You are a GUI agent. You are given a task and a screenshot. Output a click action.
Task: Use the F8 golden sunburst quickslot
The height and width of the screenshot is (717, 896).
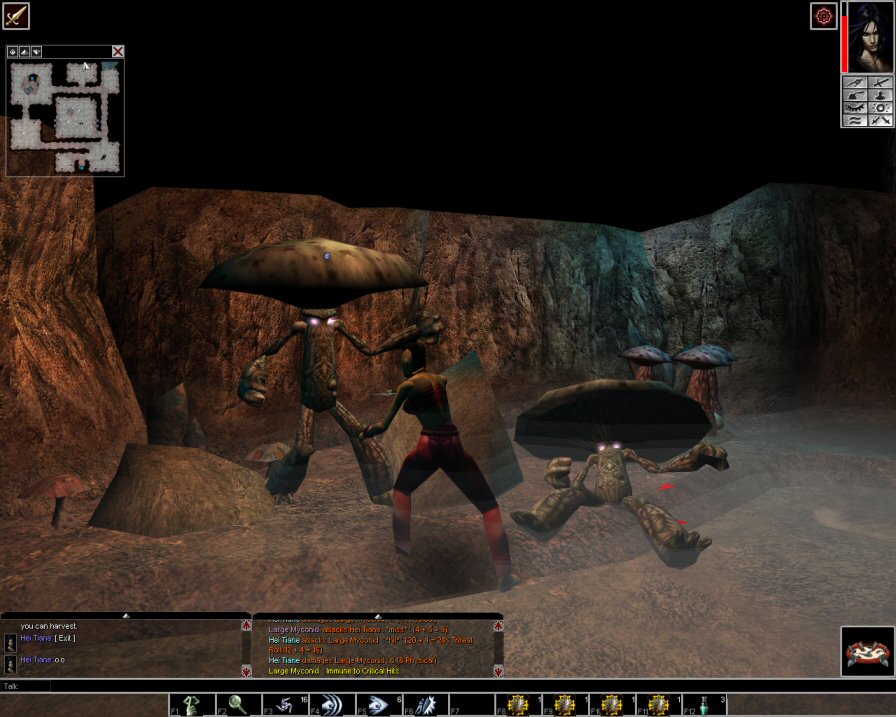[516, 705]
